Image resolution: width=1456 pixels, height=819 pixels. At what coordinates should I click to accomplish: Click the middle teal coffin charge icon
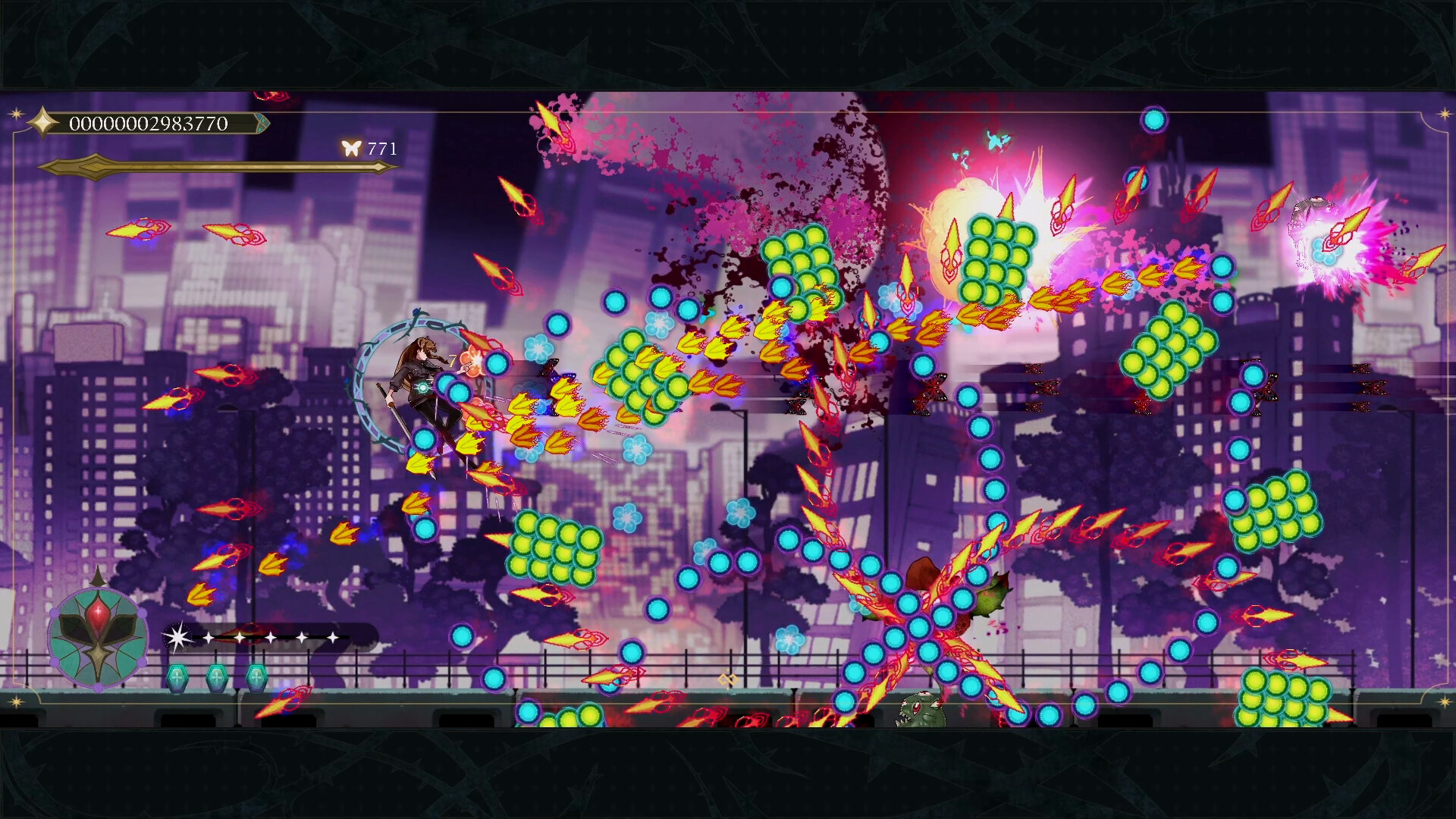click(217, 678)
